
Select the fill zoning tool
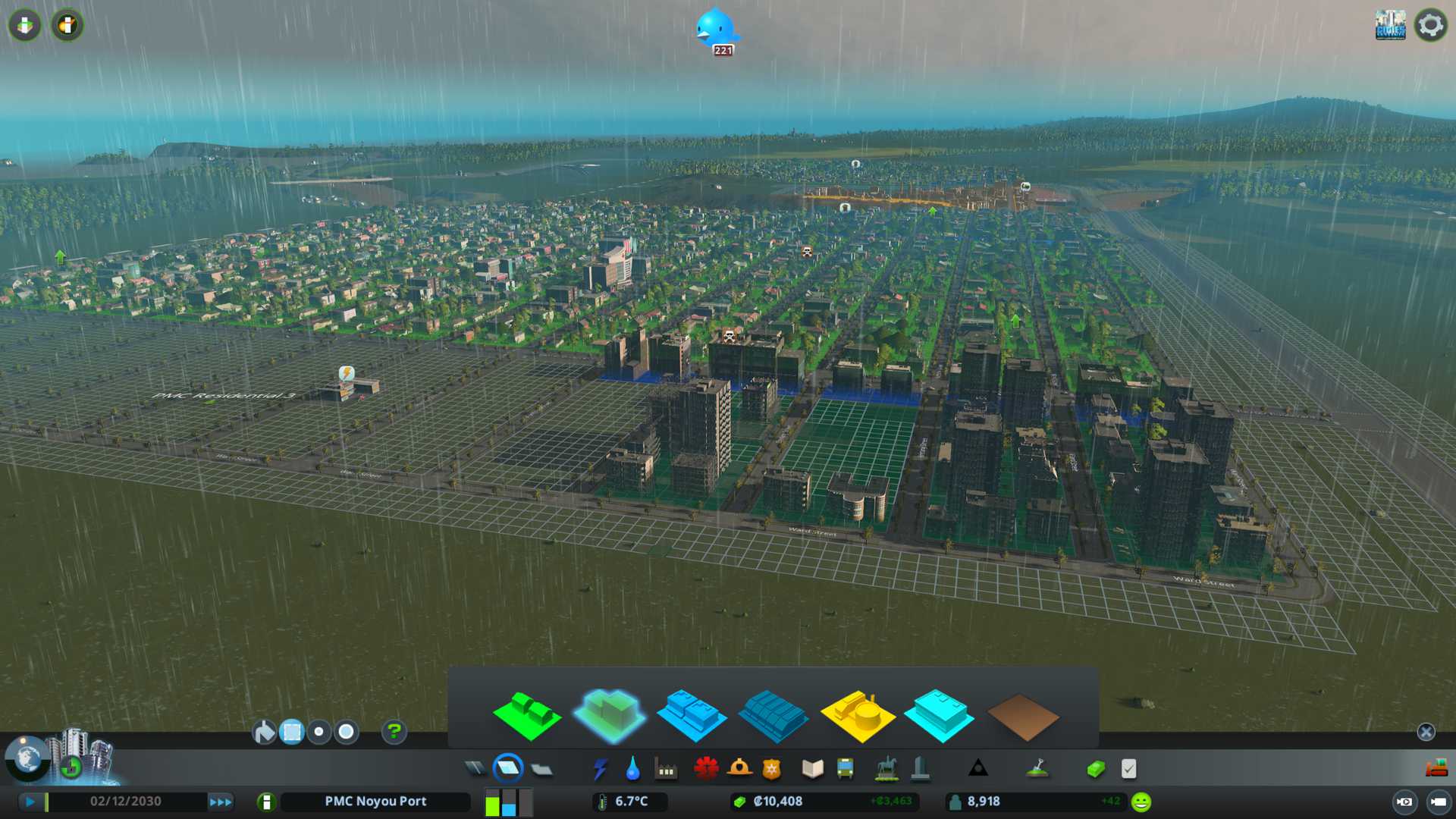(x=264, y=732)
